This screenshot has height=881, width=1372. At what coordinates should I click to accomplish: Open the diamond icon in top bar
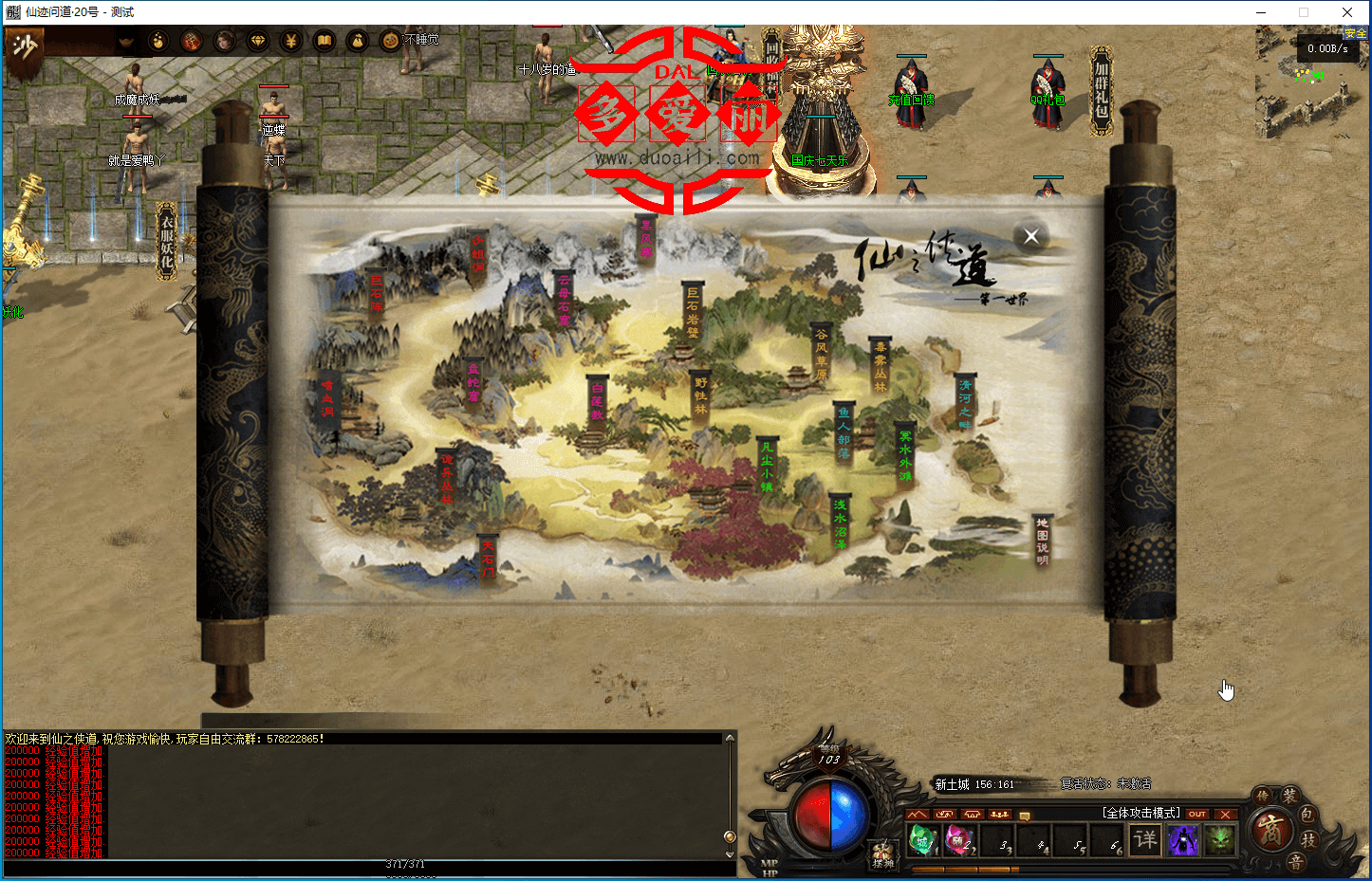(x=258, y=41)
